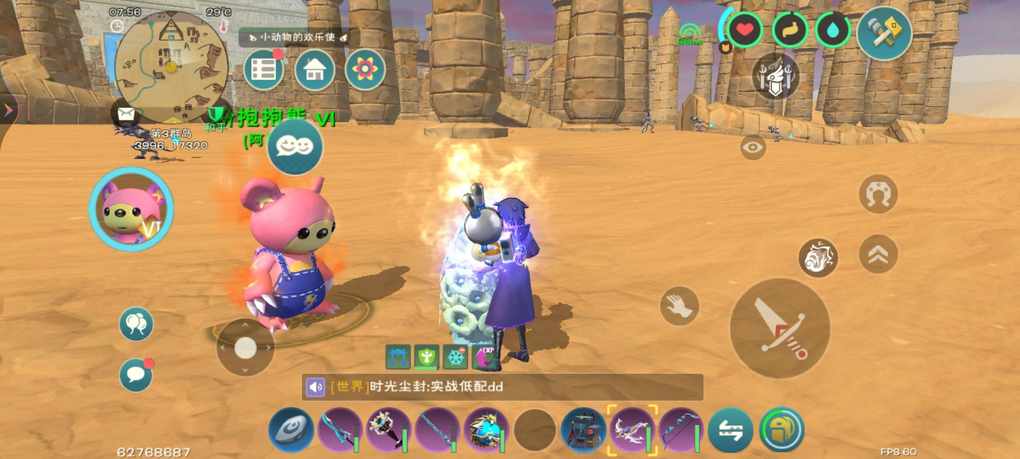Open the colorful flower icon menu
The image size is (1020, 459).
[x=365, y=70]
